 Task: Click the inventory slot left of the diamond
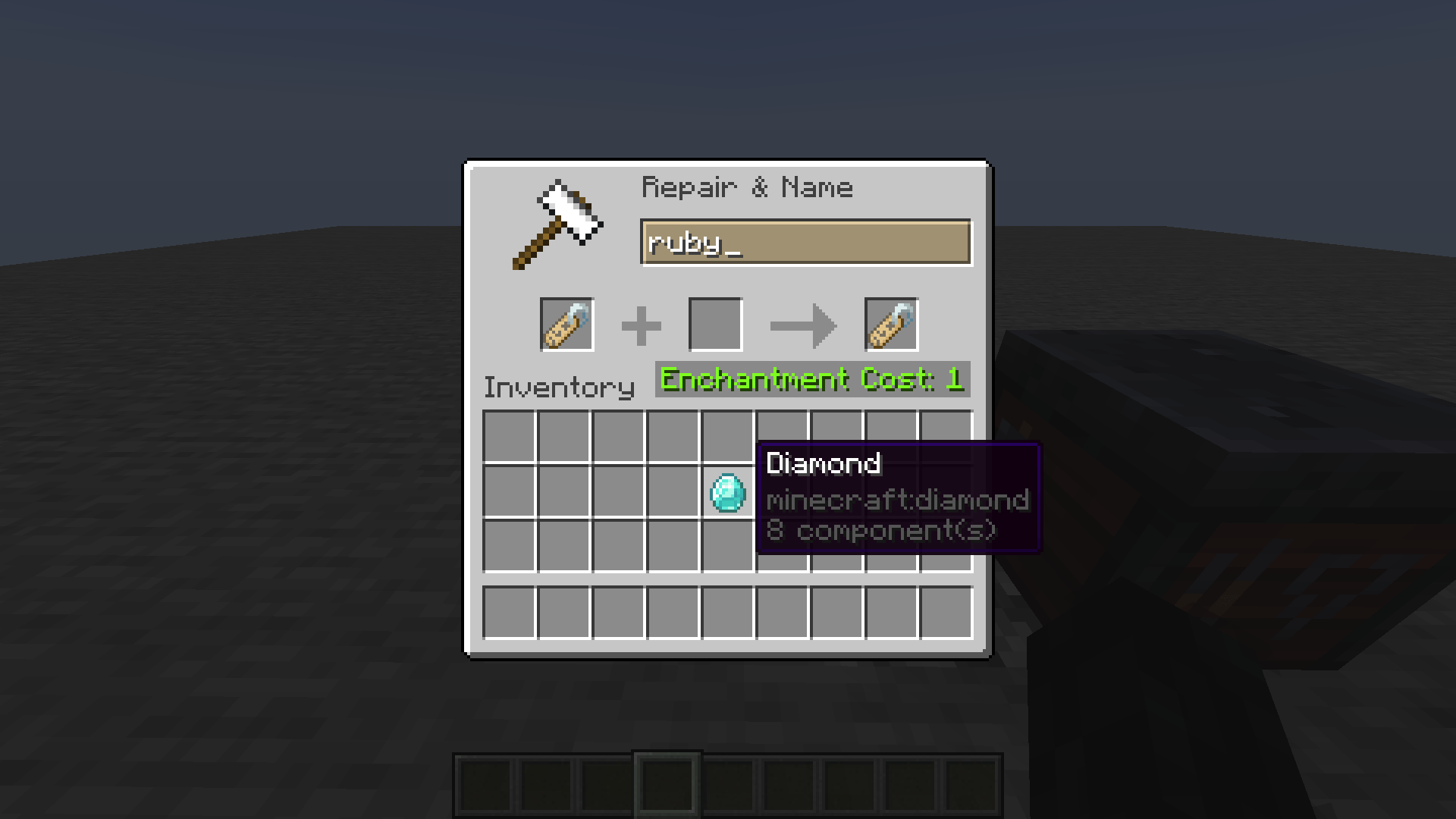pos(675,491)
